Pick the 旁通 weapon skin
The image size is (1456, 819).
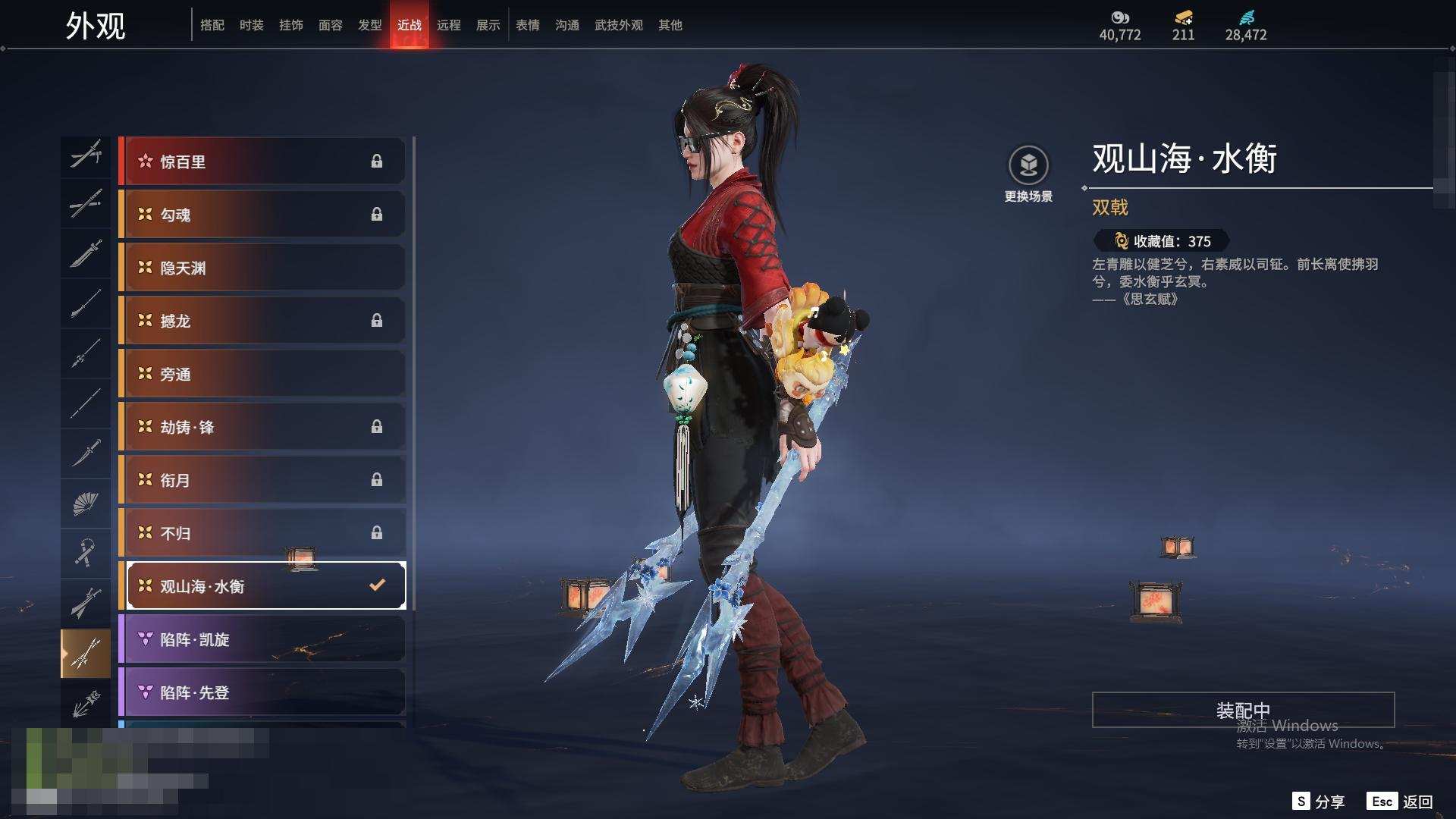tap(262, 374)
